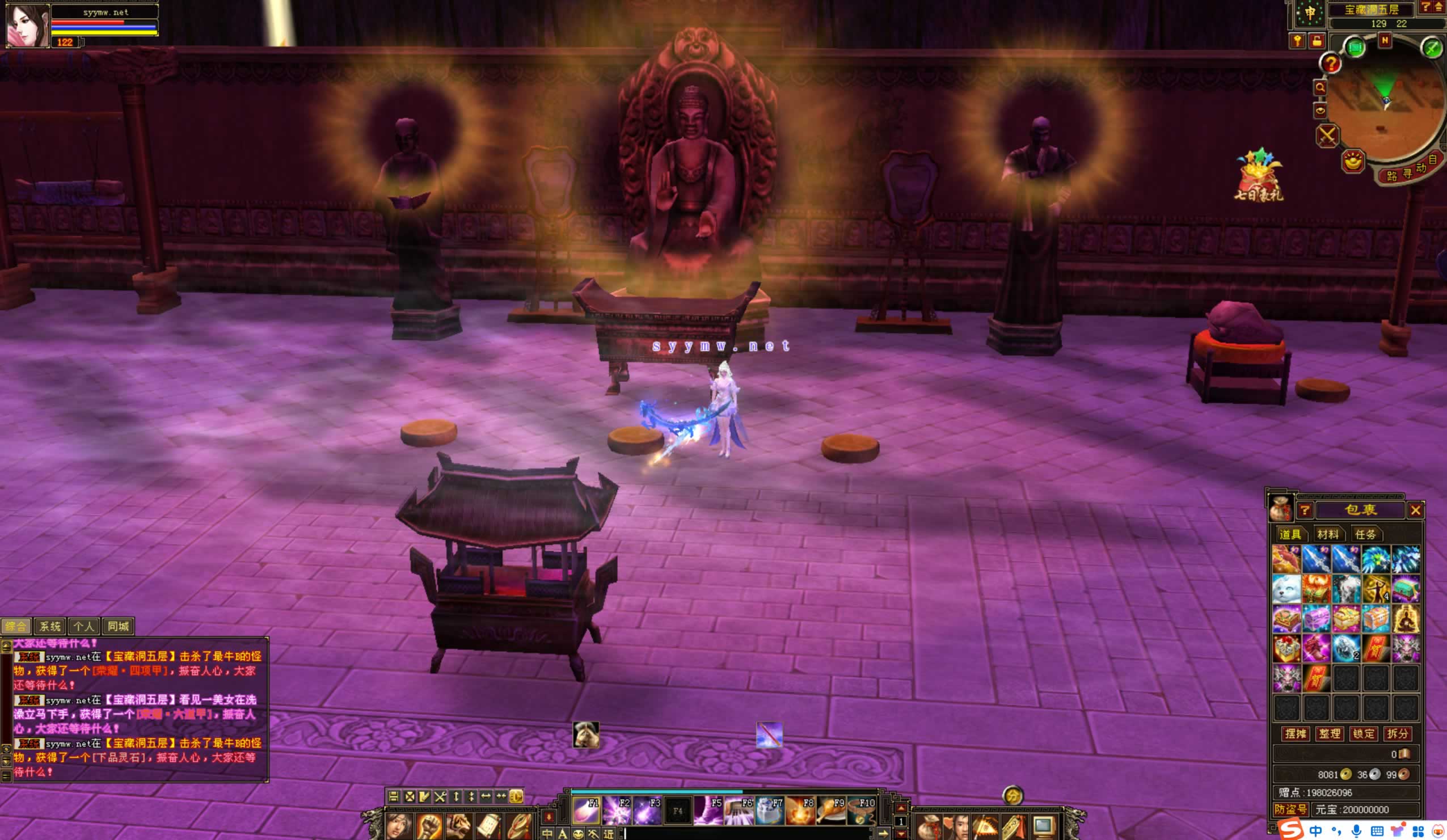
Task: Activate the fire burst skill in F8
Action: [x=800, y=811]
